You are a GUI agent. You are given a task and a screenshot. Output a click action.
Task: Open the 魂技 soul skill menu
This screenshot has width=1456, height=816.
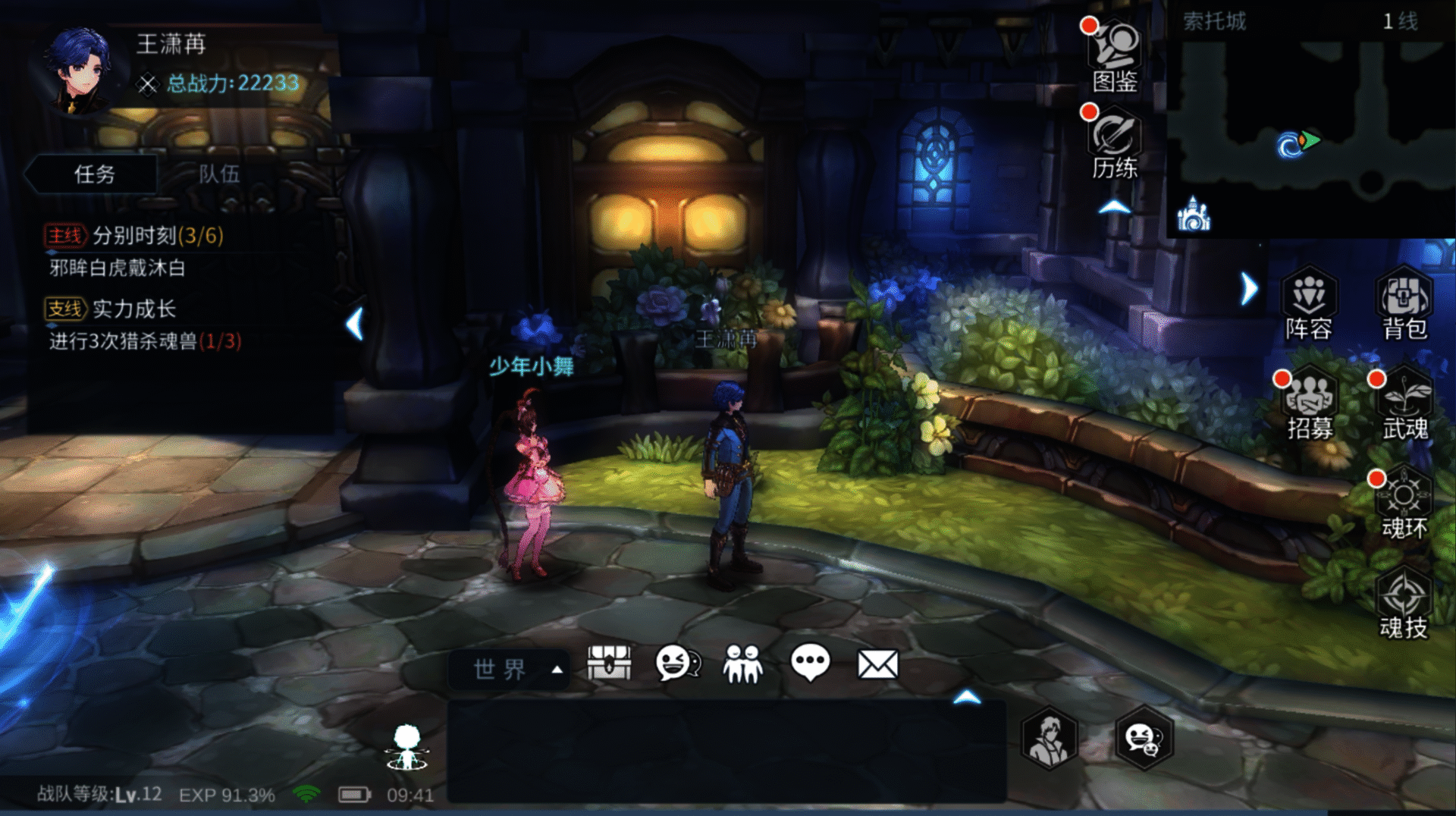tap(1404, 604)
